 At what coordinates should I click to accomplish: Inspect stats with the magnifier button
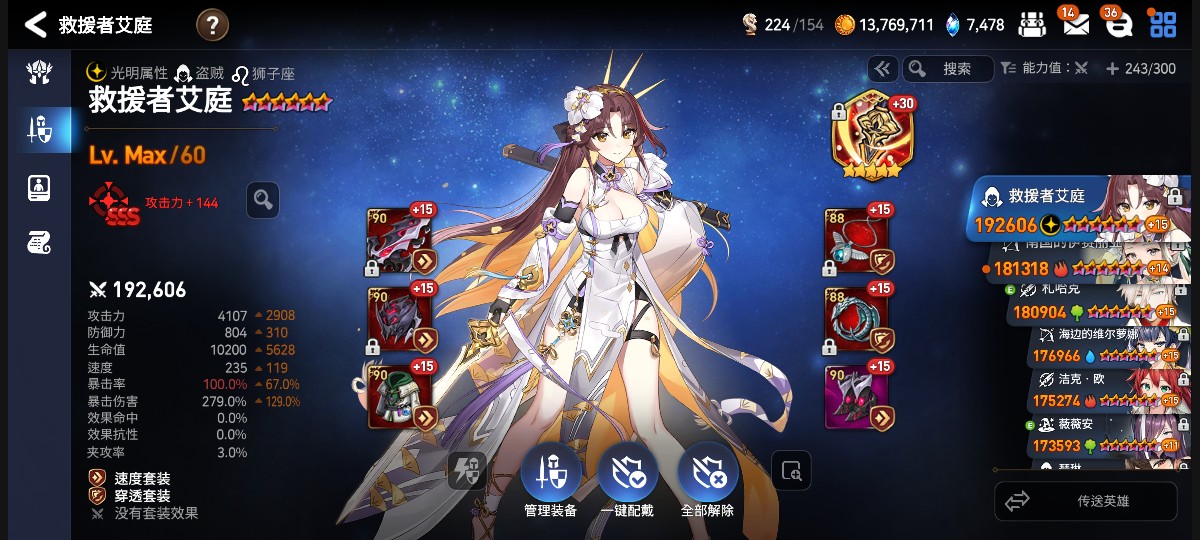coord(263,200)
